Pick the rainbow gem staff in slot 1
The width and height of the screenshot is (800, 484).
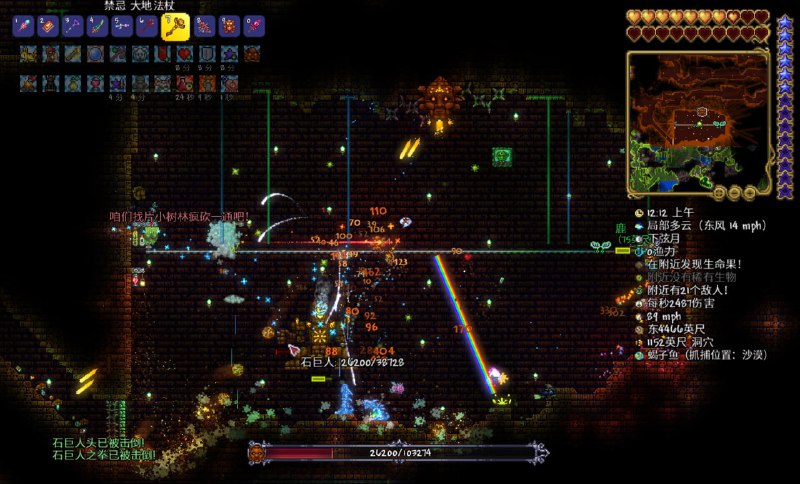click(x=22, y=26)
